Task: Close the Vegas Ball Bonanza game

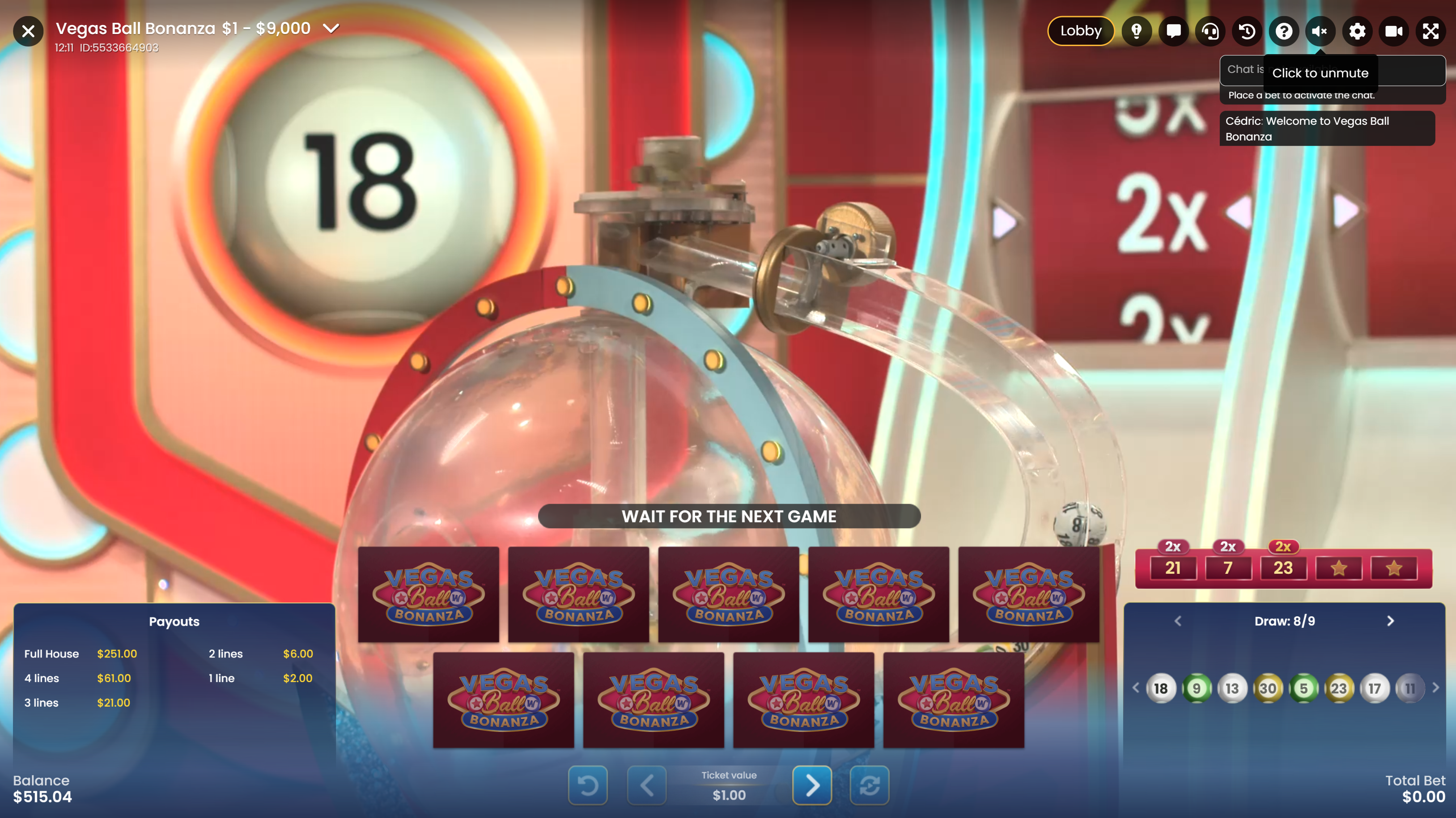Action: (x=28, y=31)
